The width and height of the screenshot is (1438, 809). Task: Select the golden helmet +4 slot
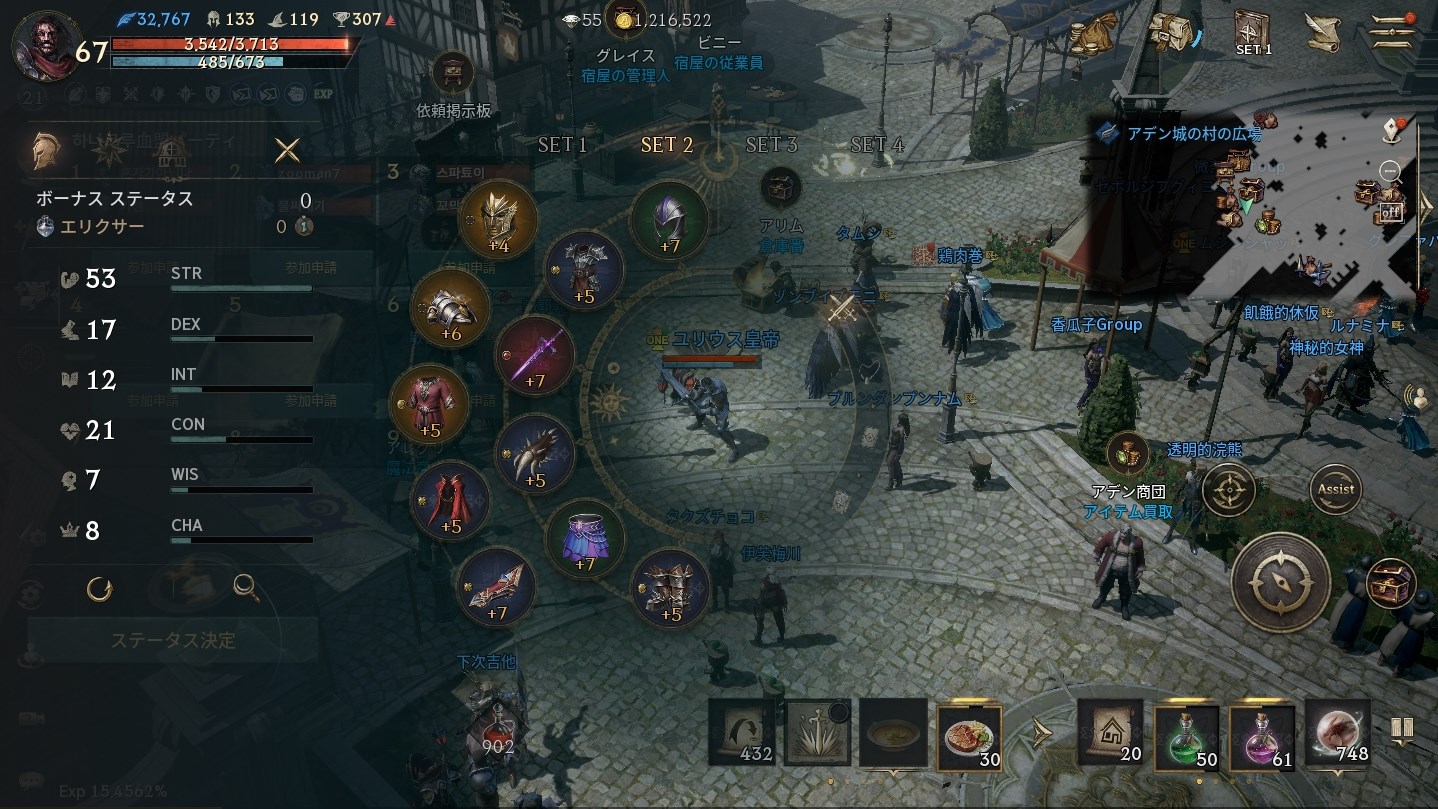coord(498,218)
